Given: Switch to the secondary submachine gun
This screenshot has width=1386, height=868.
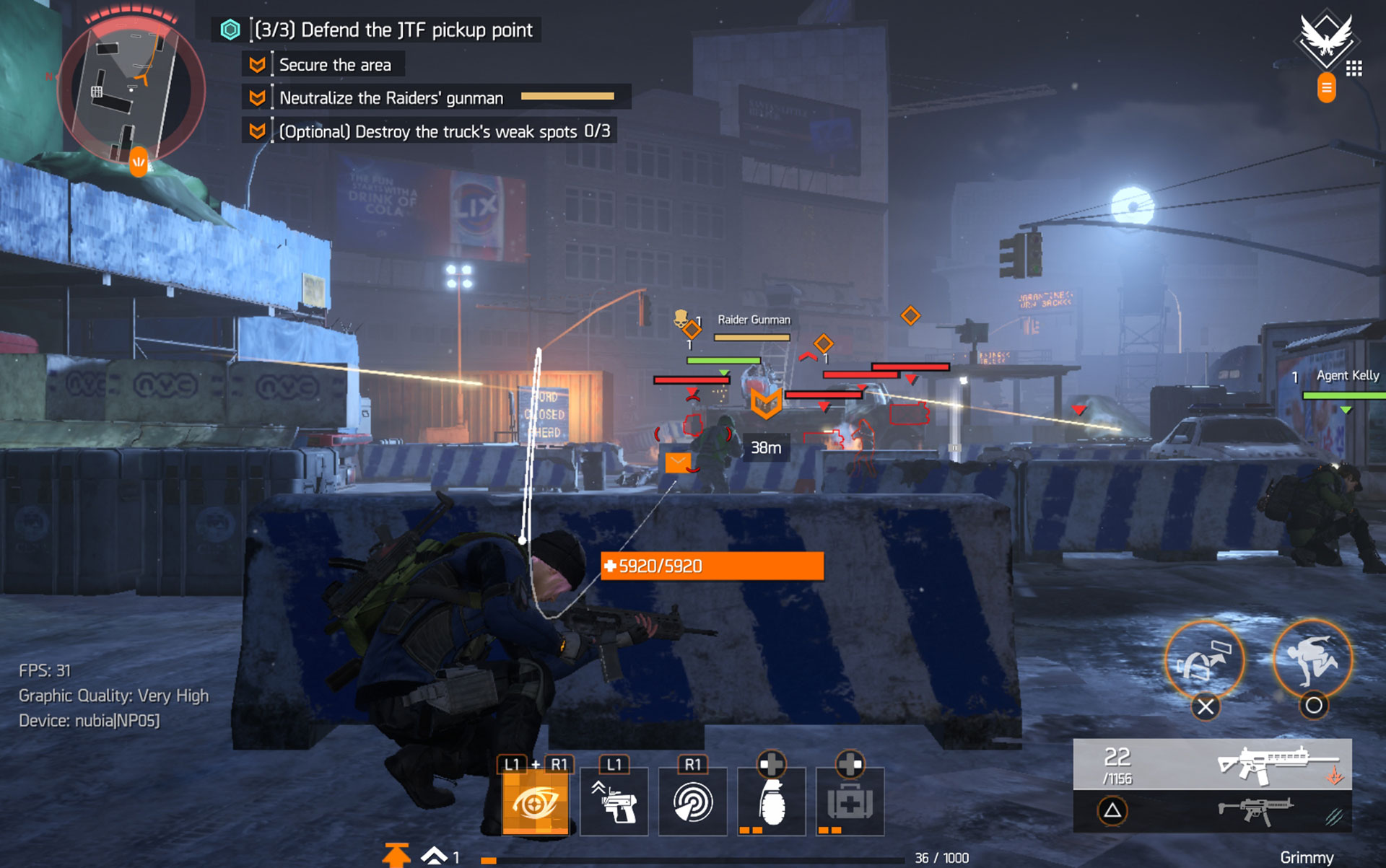Looking at the screenshot, I should tap(1256, 810).
